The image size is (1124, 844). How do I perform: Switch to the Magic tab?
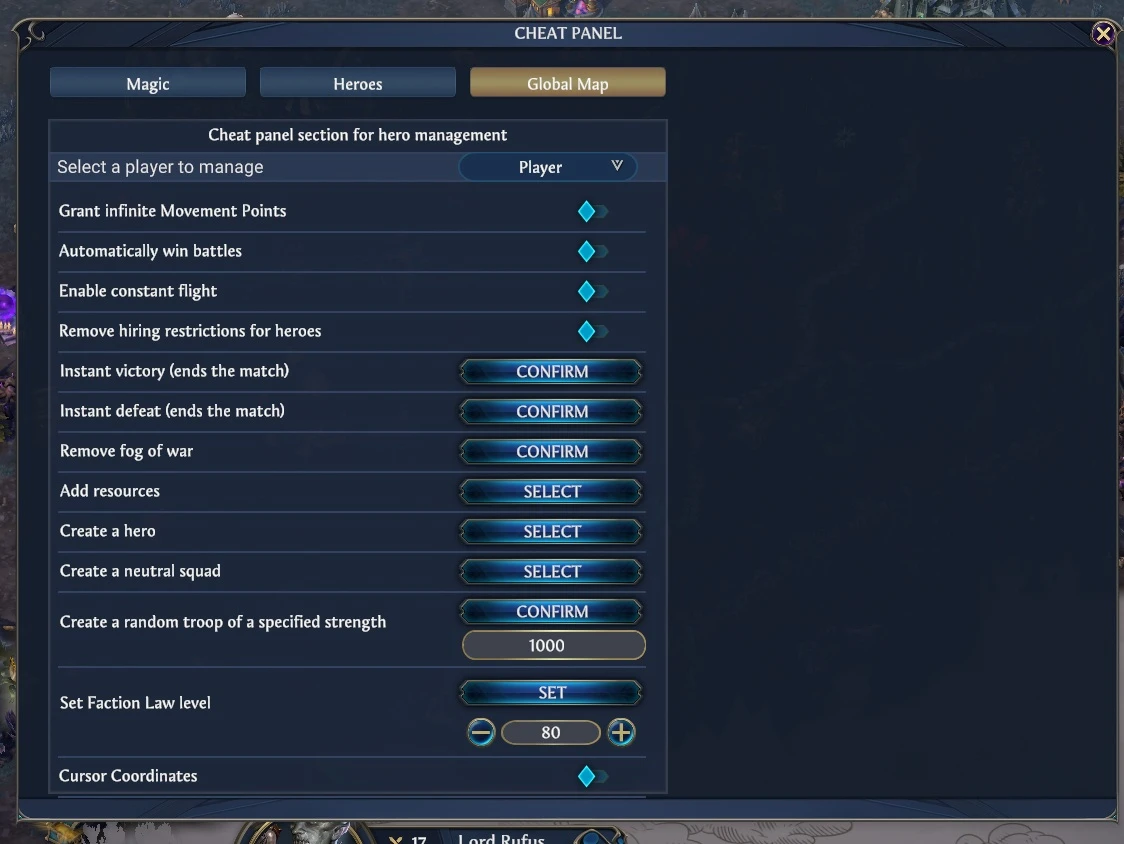click(148, 83)
